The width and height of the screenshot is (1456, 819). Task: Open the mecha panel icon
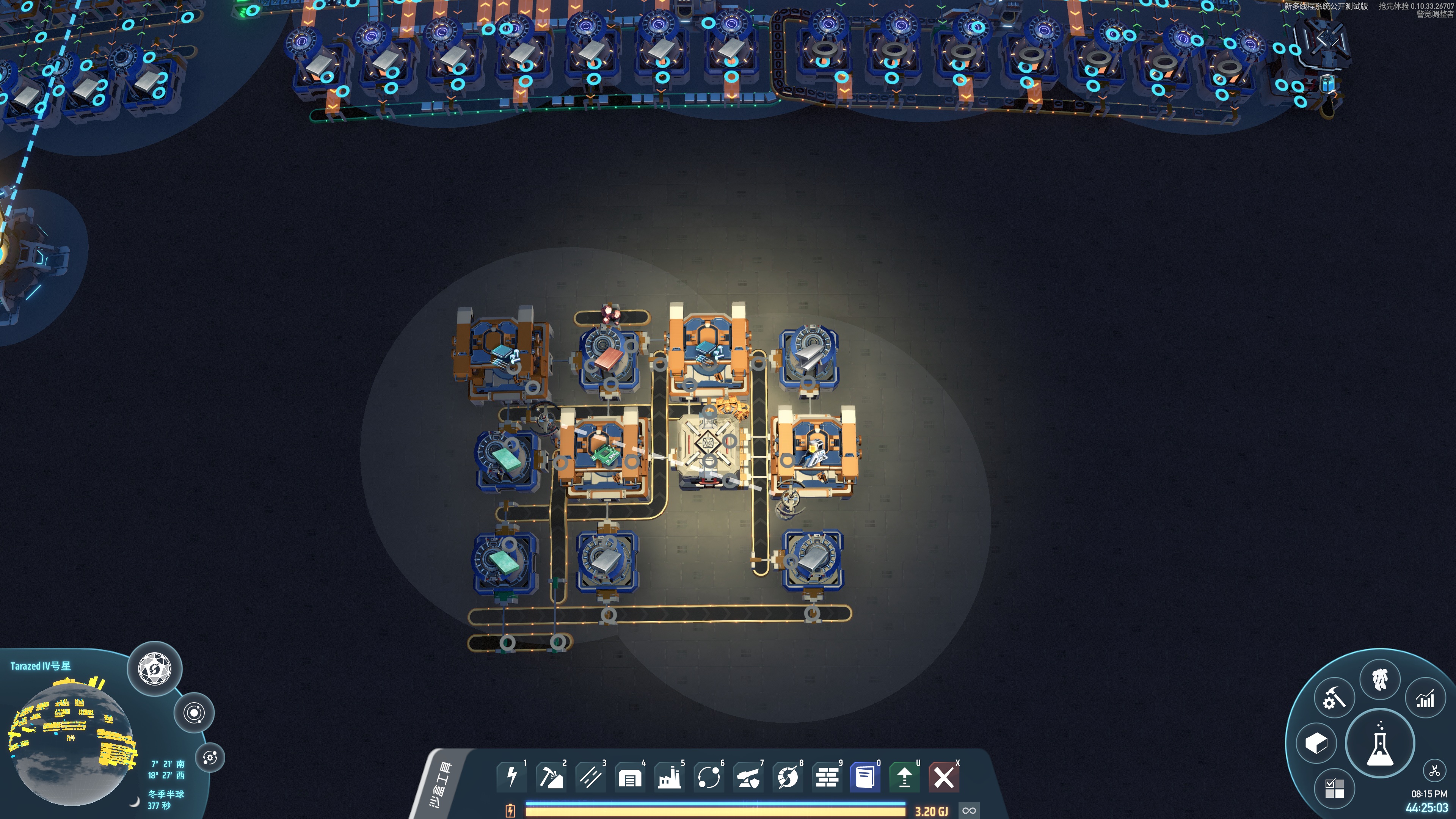pyautogui.click(x=1380, y=679)
